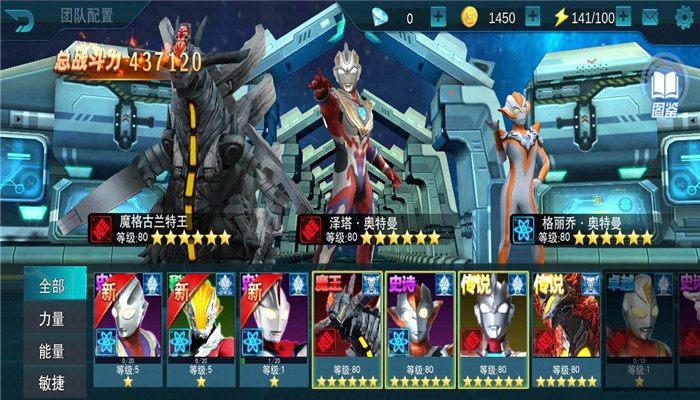
Task: Select the 格丽乔·奥特曼 team slot nameplate
Action: [x=582, y=229]
